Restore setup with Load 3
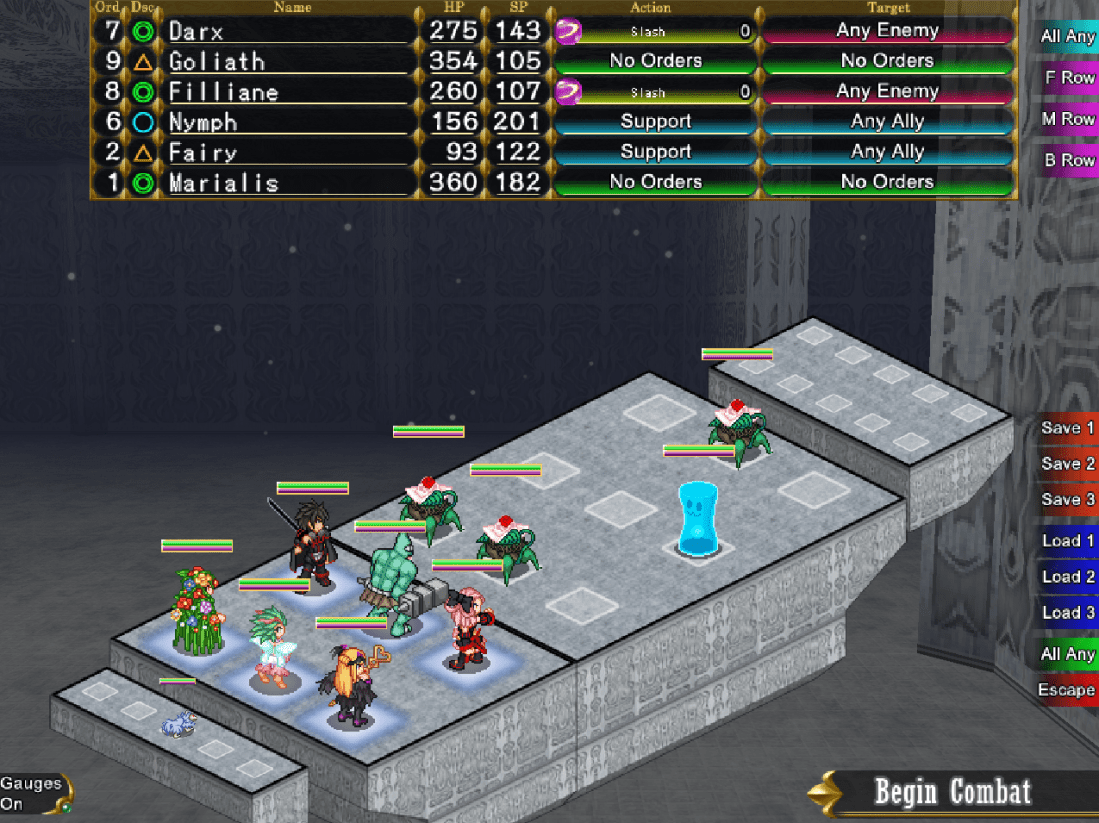Viewport: 1099px width, 823px height. pyautogui.click(x=1067, y=613)
